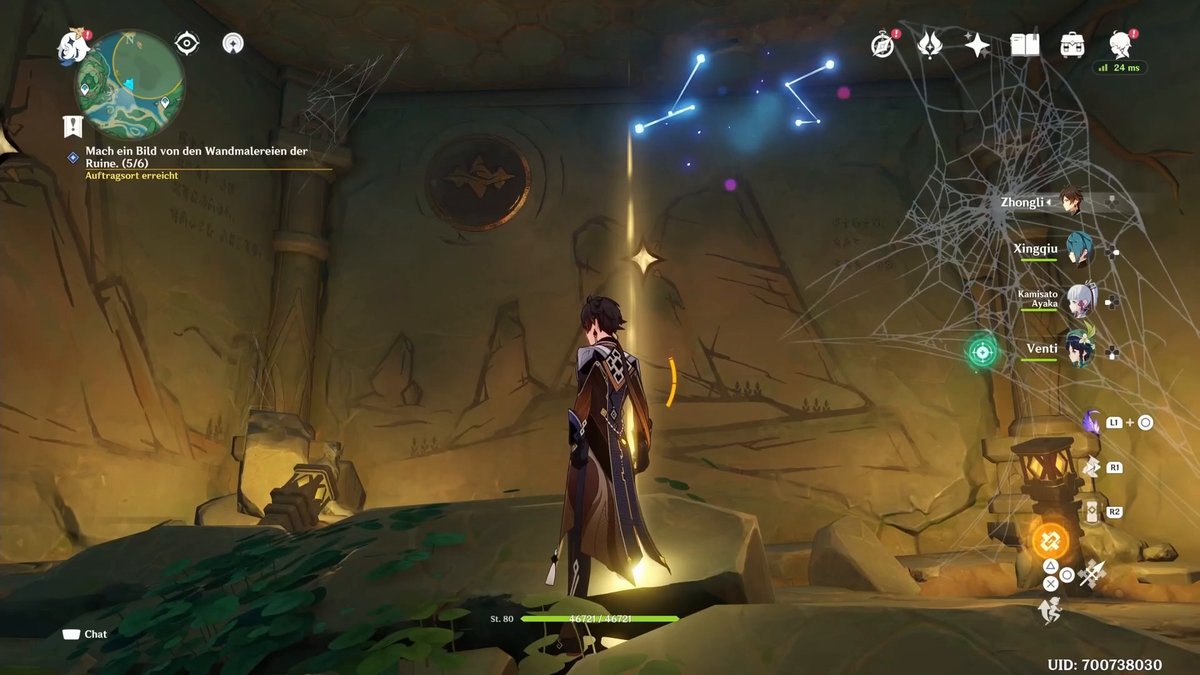Screen dimensions: 1200x675
Task: Select the tracked quest 'Wandmalereien der Ruine'
Action: coord(196,156)
